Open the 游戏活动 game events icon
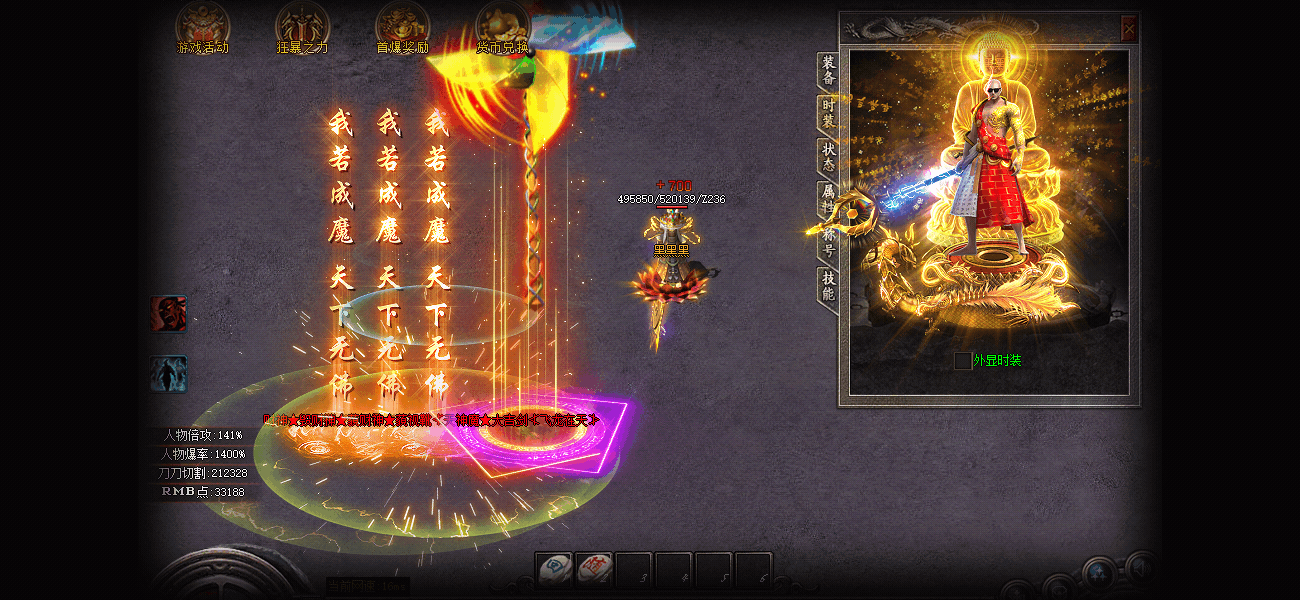 tap(202, 27)
